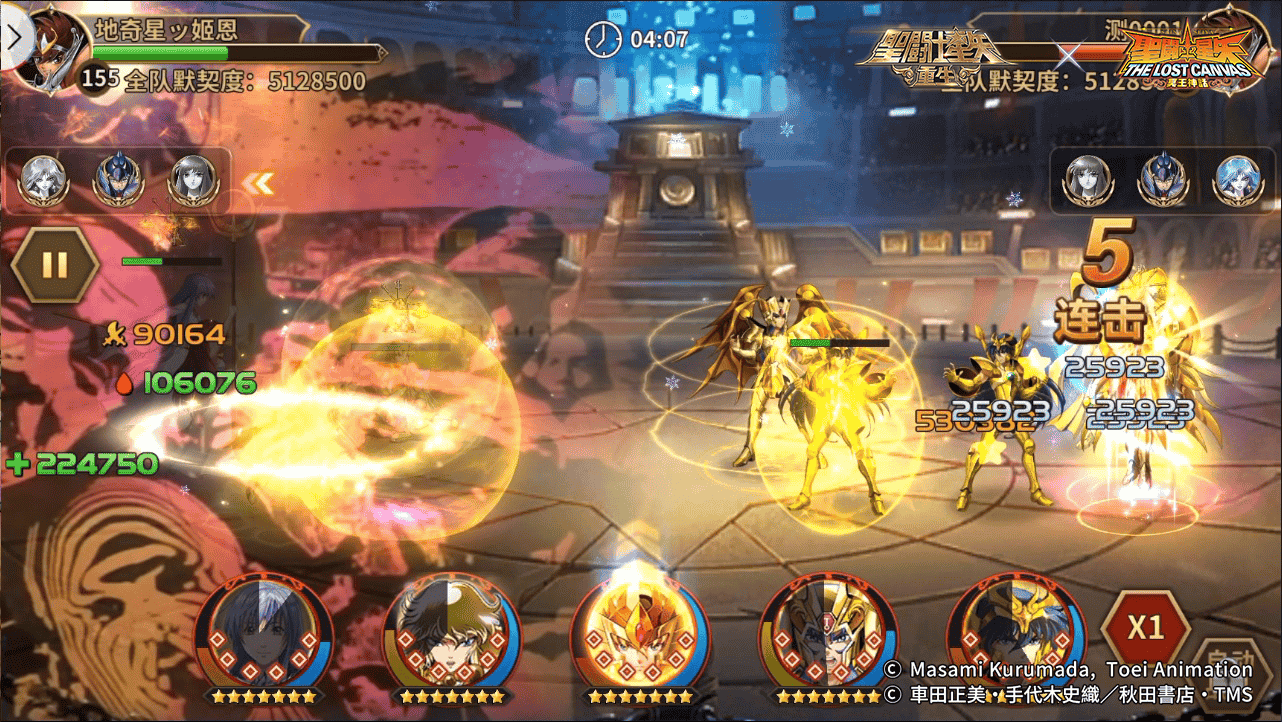The image size is (1282, 722).
Task: Select the blue-glowing curly-haired support portrait
Action: click(1238, 181)
